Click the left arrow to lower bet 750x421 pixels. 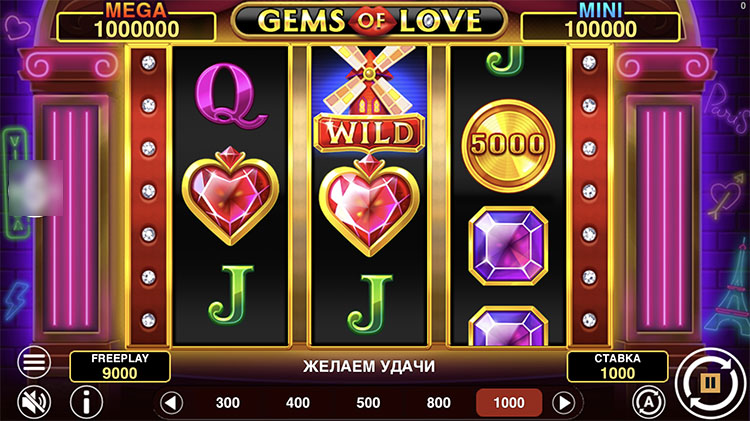[172, 403]
